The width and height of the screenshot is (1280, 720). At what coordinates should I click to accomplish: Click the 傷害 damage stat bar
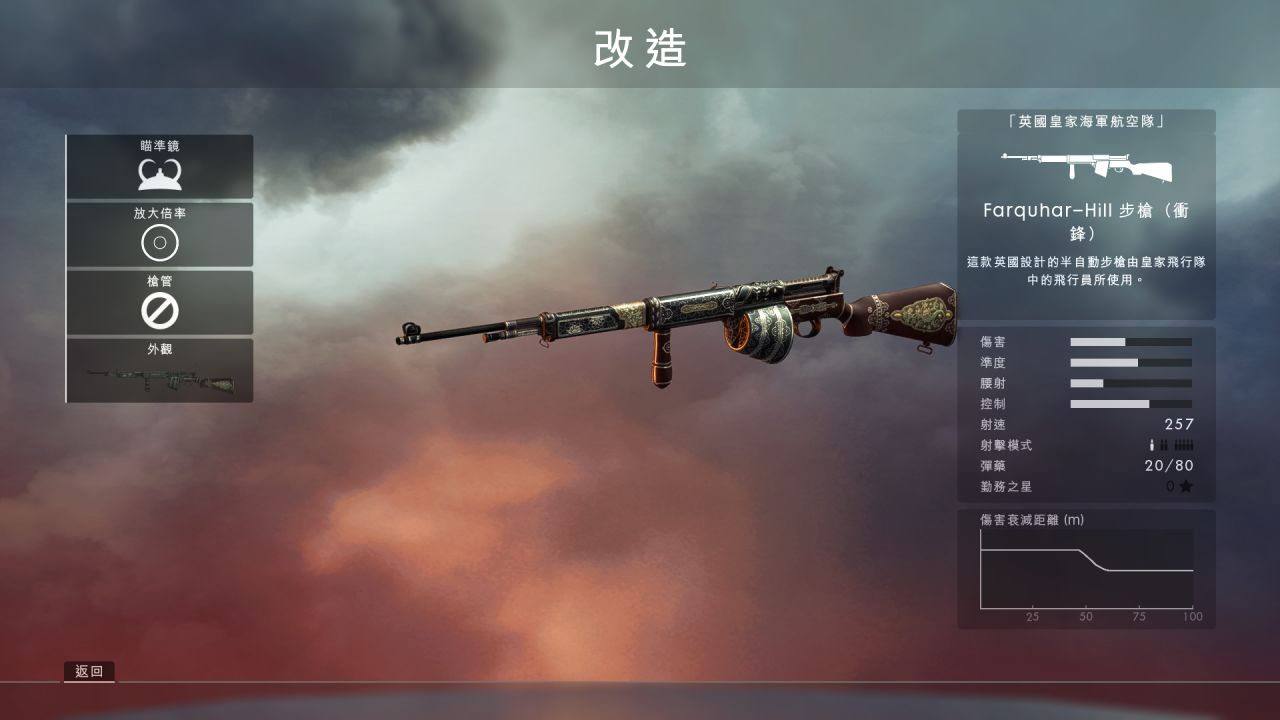(x=1130, y=340)
